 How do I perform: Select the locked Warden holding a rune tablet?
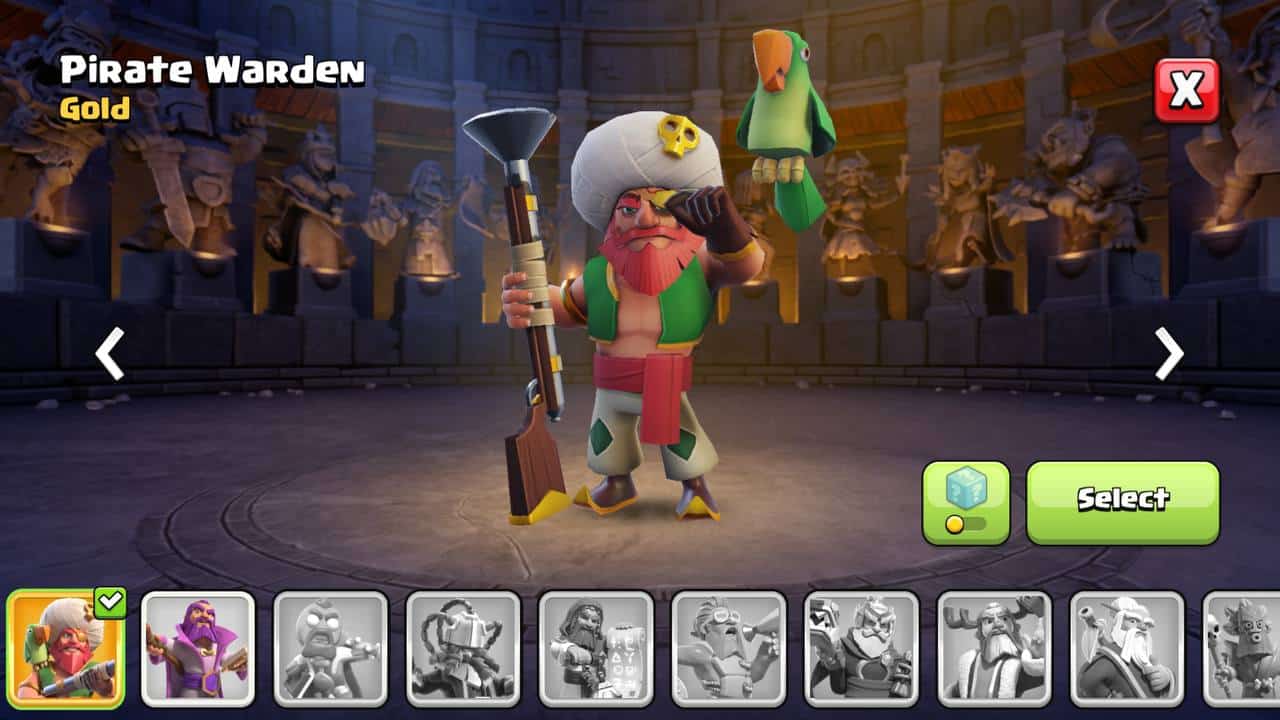coord(596,648)
